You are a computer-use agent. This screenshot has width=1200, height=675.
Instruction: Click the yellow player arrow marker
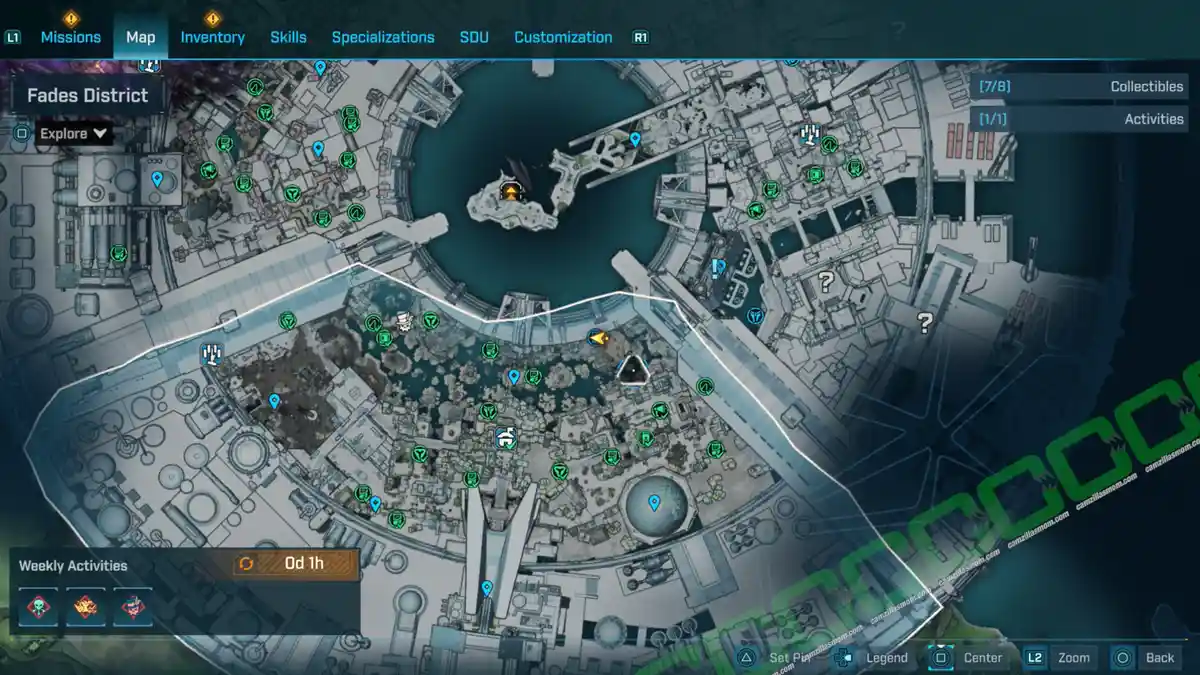pos(598,339)
